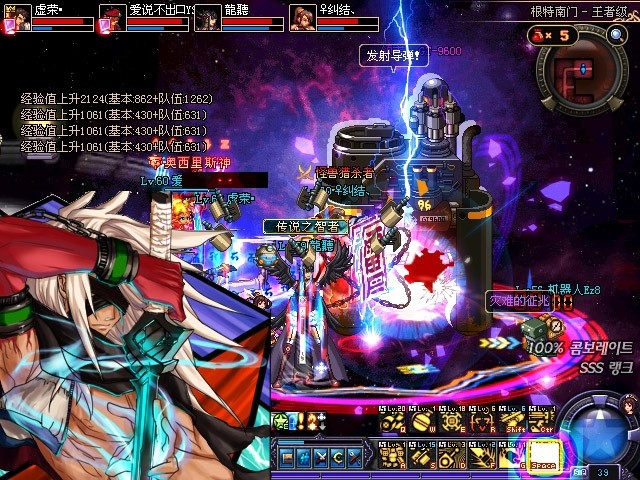Activate the skill in the G slot
Image resolution: width=640 pixels, height=480 pixels.
point(512,454)
